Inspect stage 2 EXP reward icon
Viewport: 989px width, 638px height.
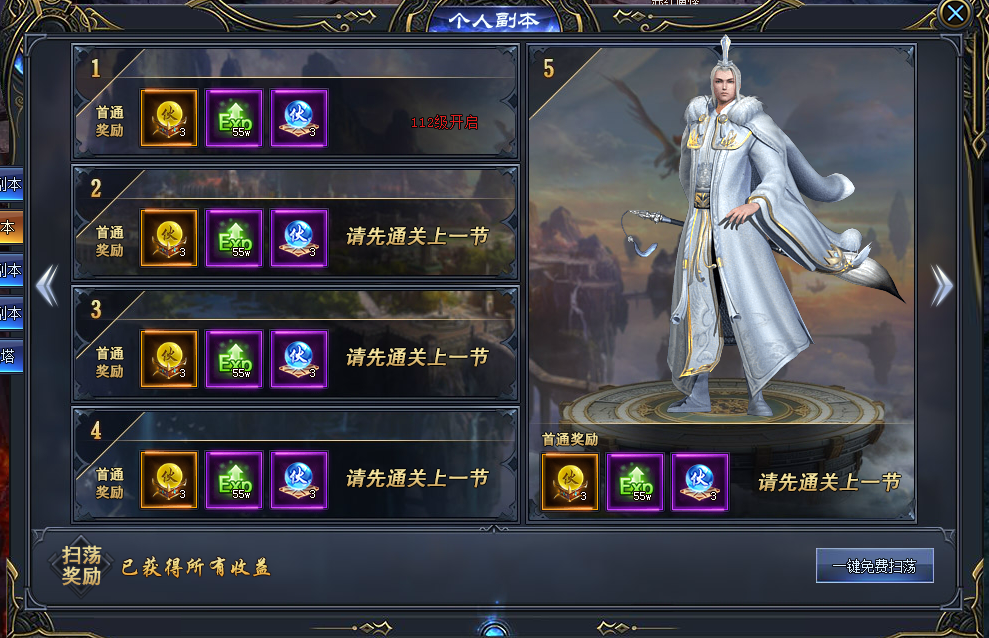click(234, 238)
